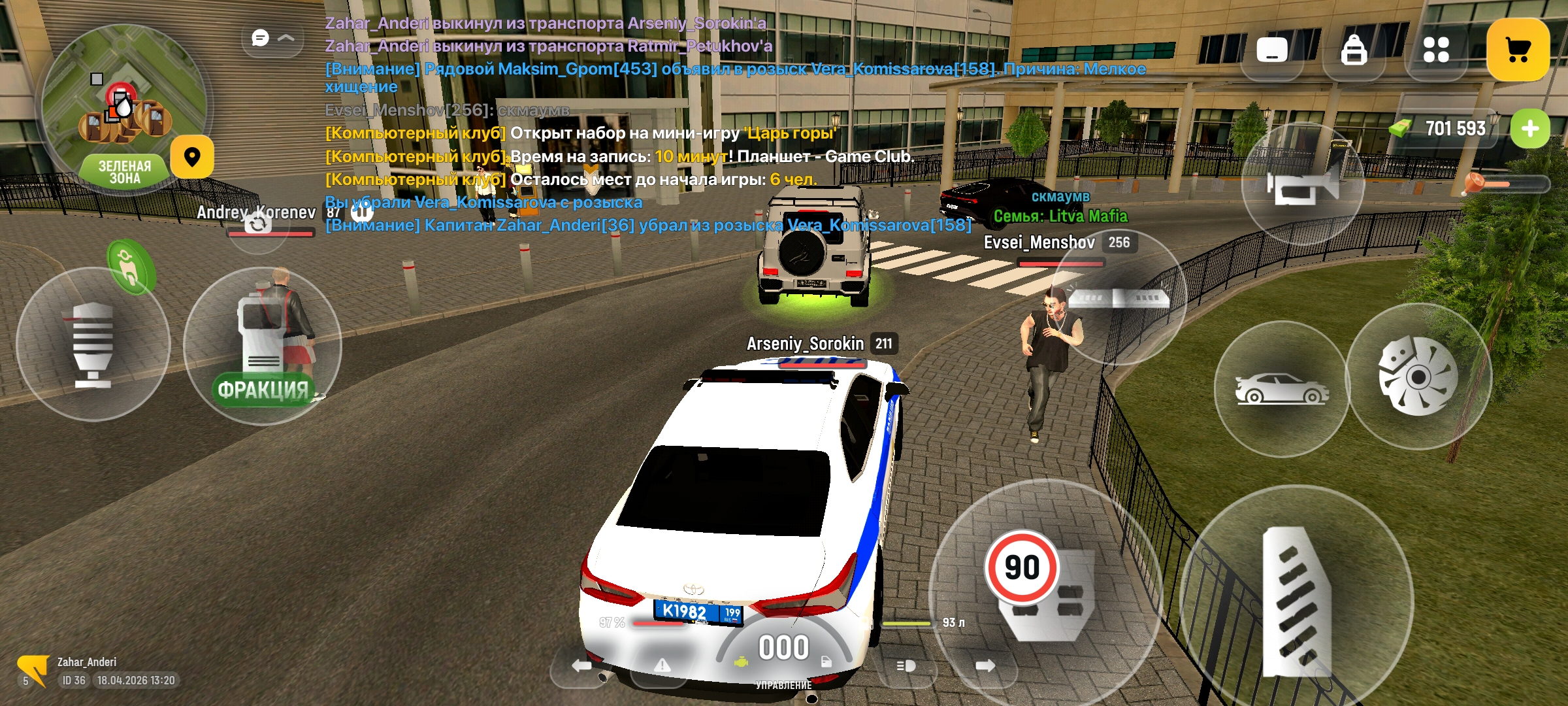Switch on the left turn signal
The width and height of the screenshot is (1568, 706).
[x=581, y=665]
